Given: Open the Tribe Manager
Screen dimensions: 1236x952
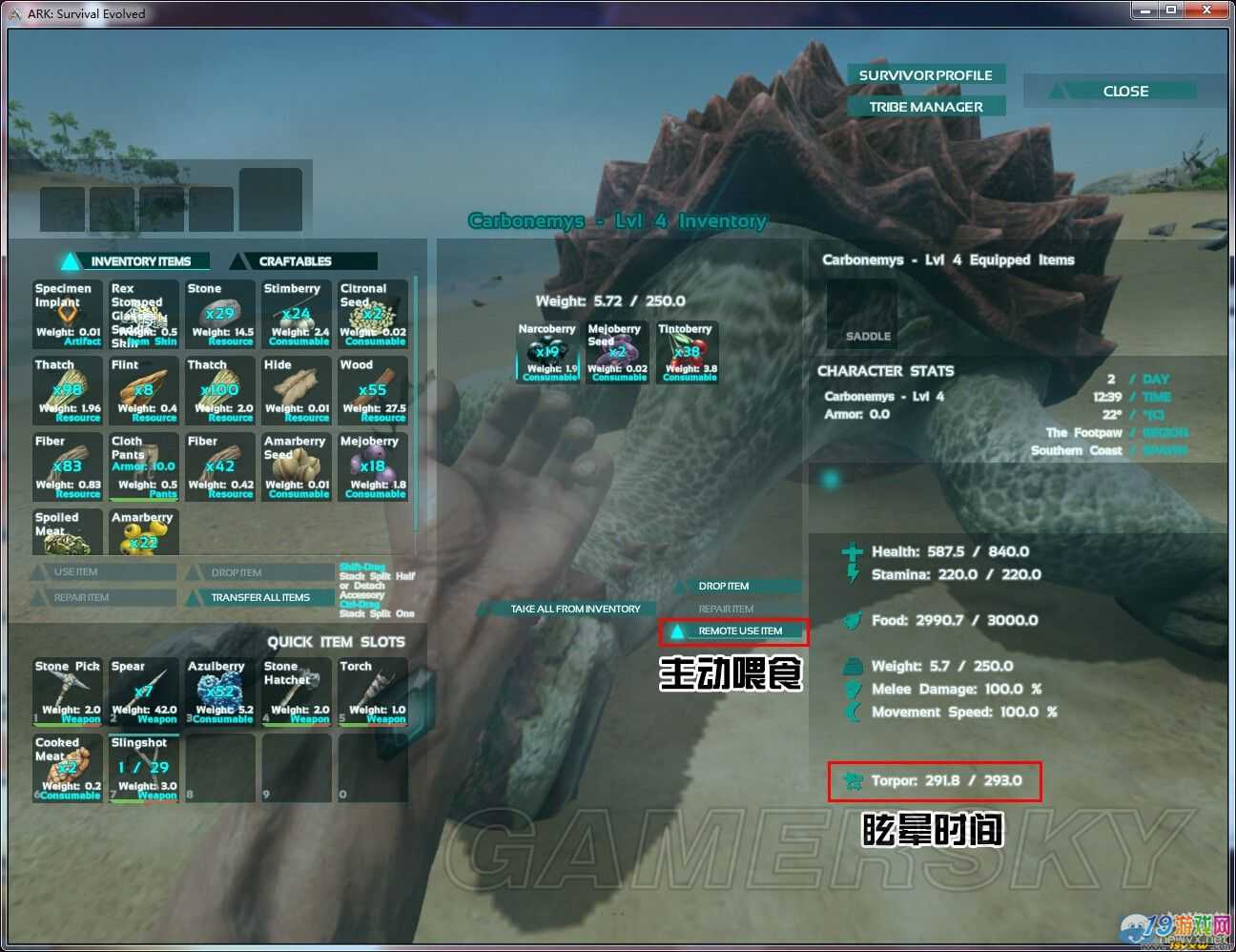Looking at the screenshot, I should (x=925, y=107).
